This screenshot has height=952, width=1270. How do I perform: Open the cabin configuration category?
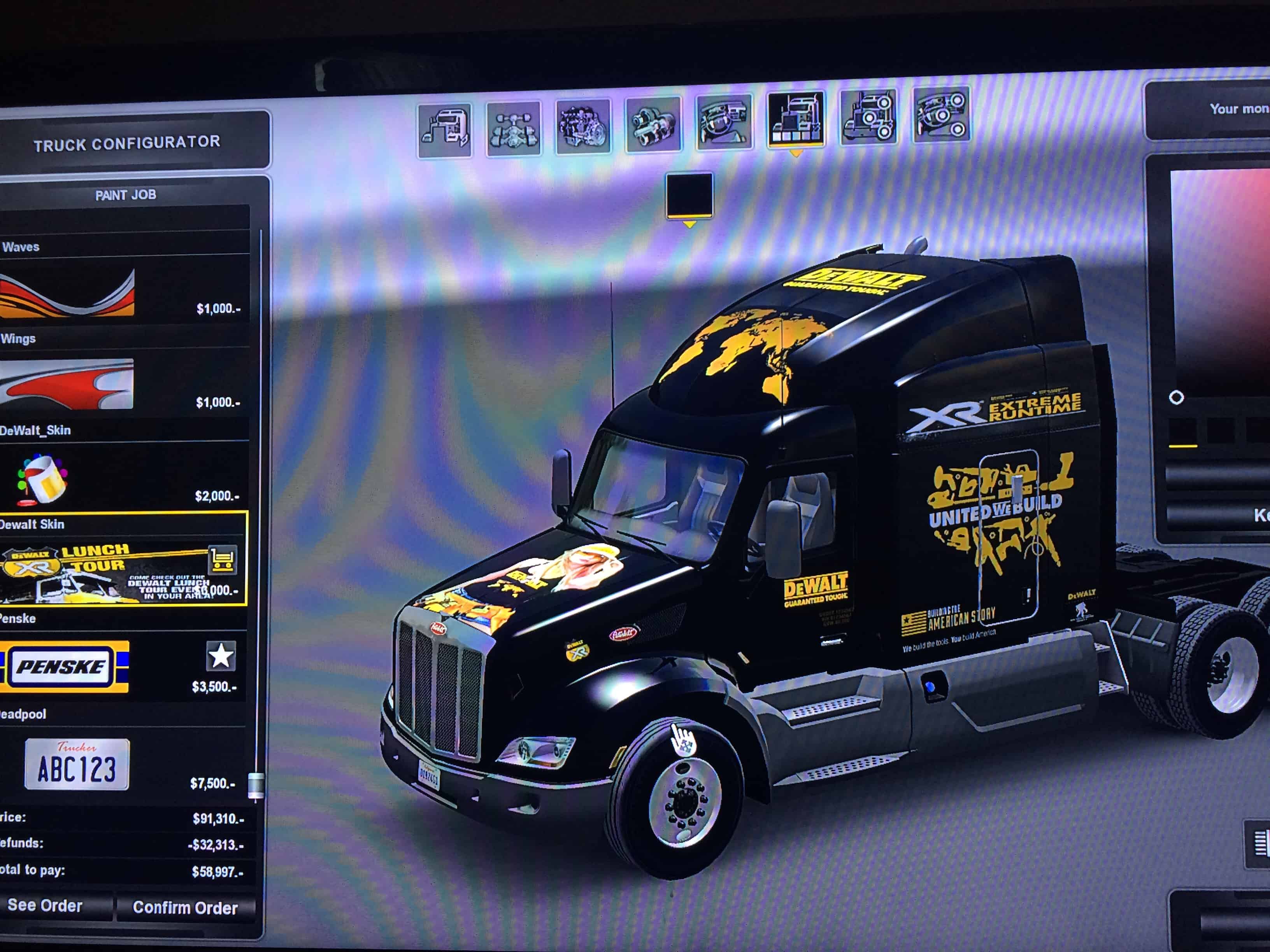pos(445,129)
